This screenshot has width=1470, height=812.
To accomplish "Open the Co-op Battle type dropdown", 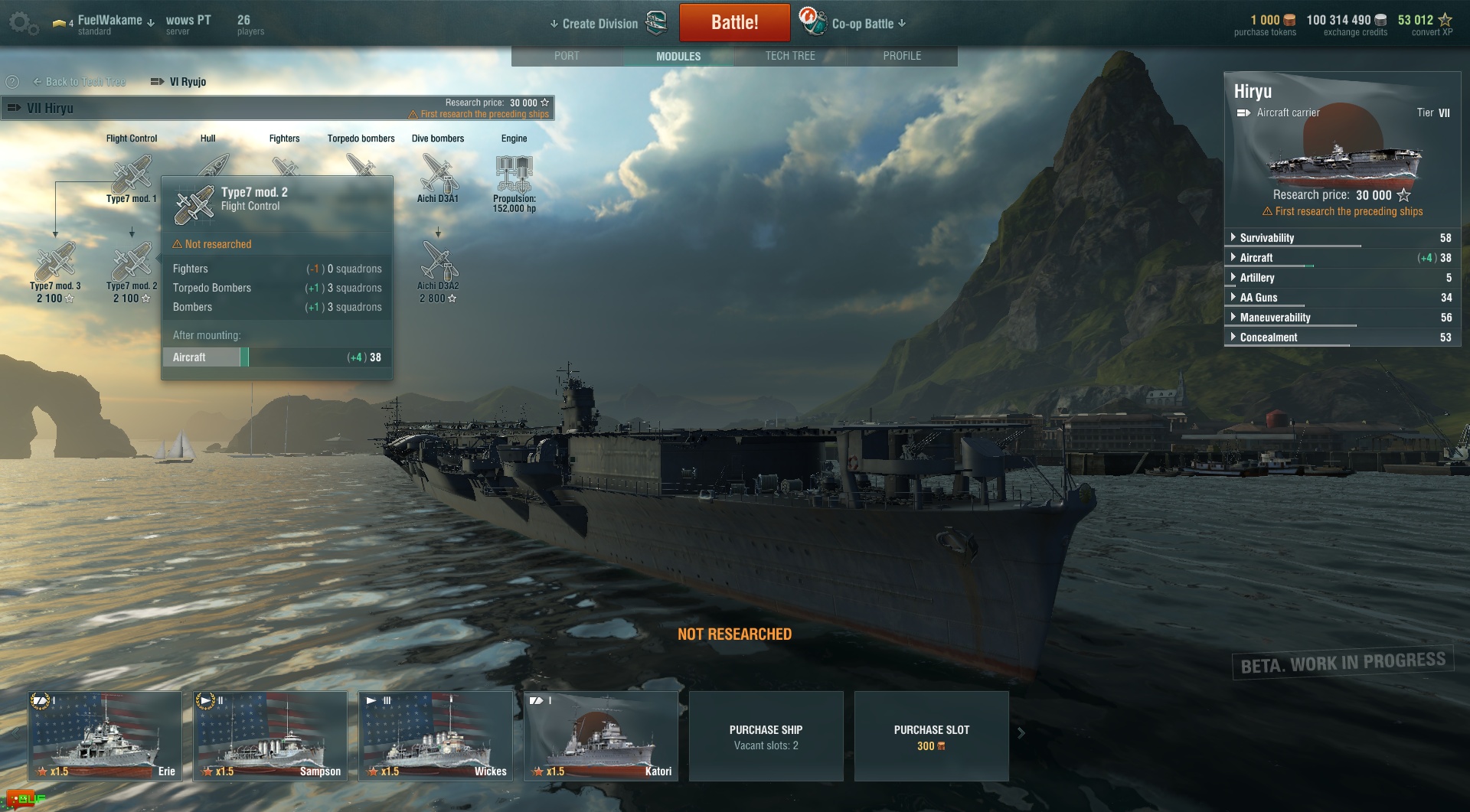I will coord(868,24).
